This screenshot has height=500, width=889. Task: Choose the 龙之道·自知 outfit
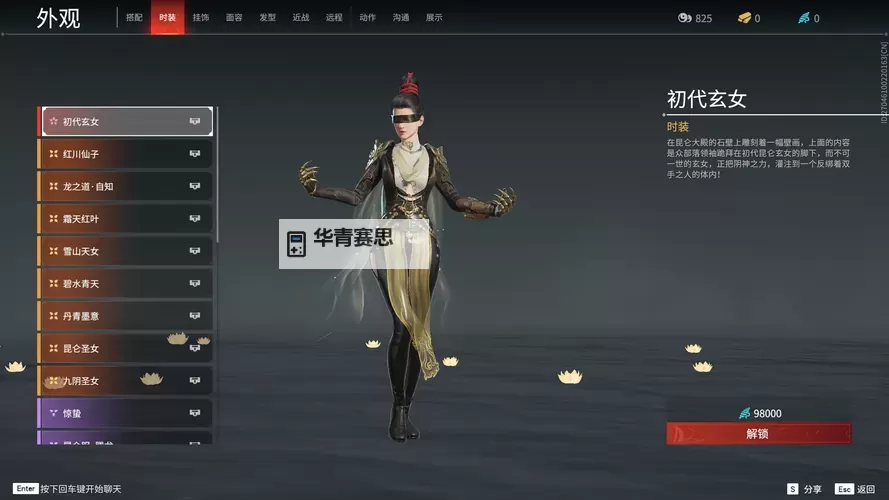pyautogui.click(x=125, y=186)
